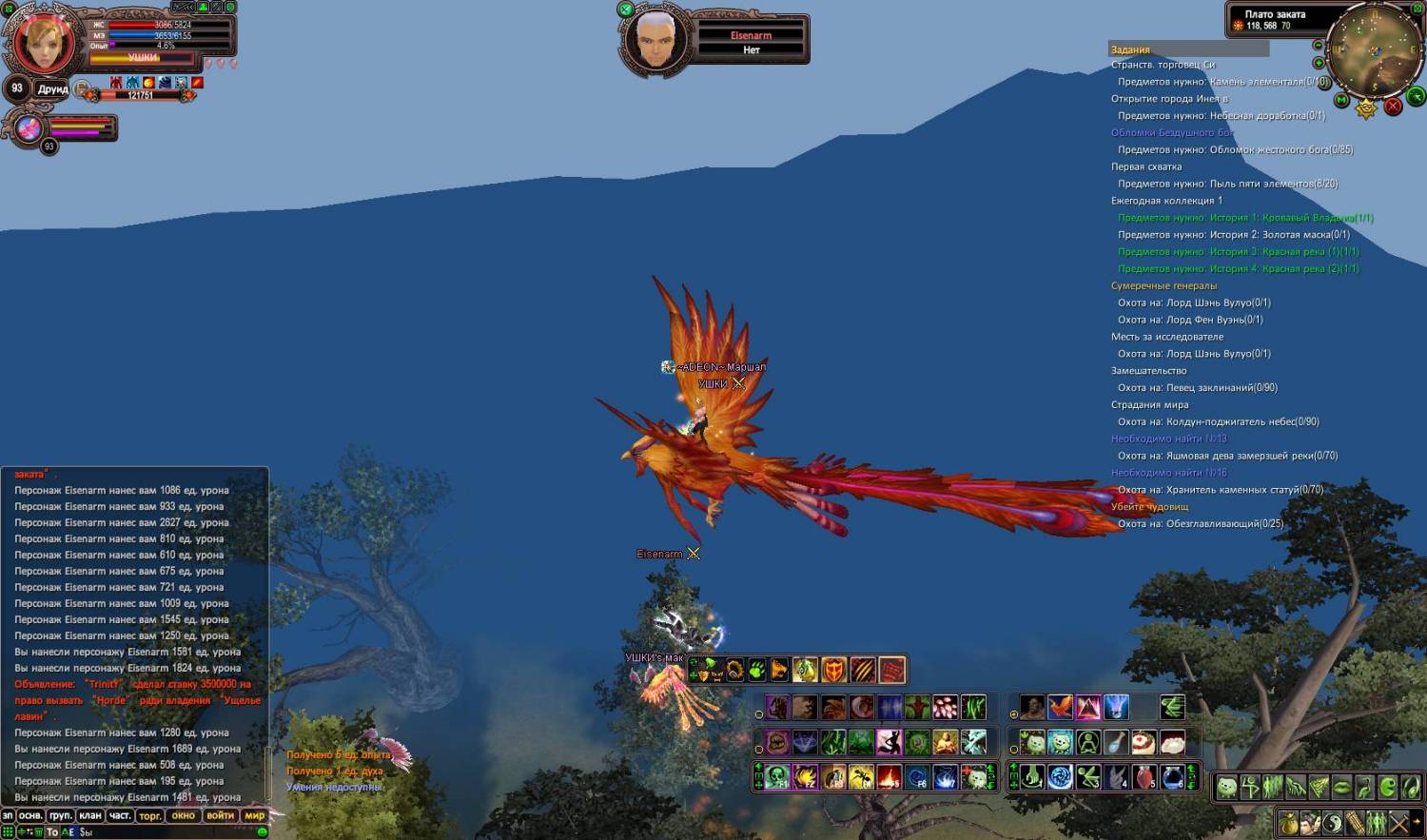The height and width of the screenshot is (840, 1427).
Task: Switch to the 'клан' chat tab
Action: [90, 815]
